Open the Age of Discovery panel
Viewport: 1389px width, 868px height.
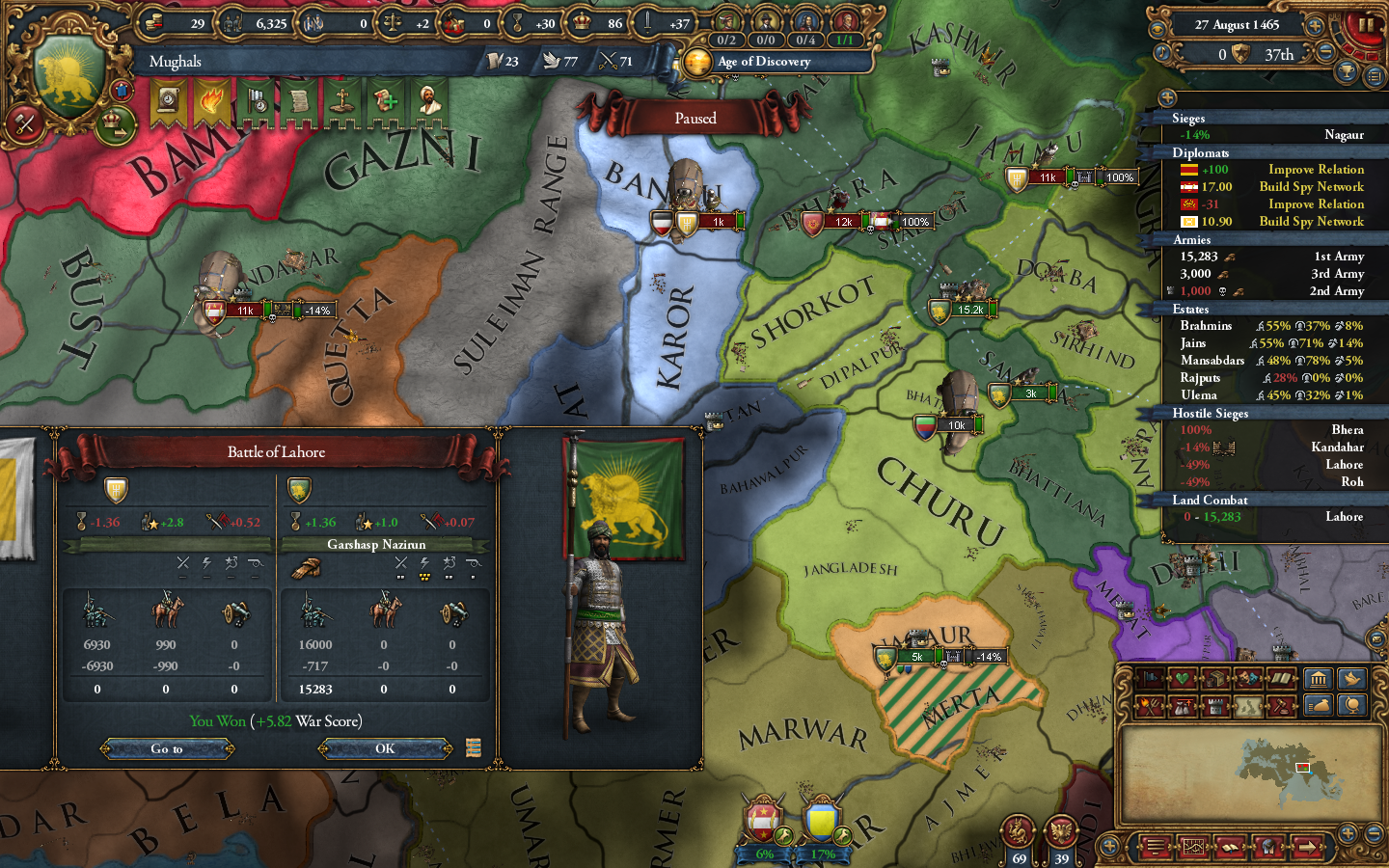click(767, 62)
